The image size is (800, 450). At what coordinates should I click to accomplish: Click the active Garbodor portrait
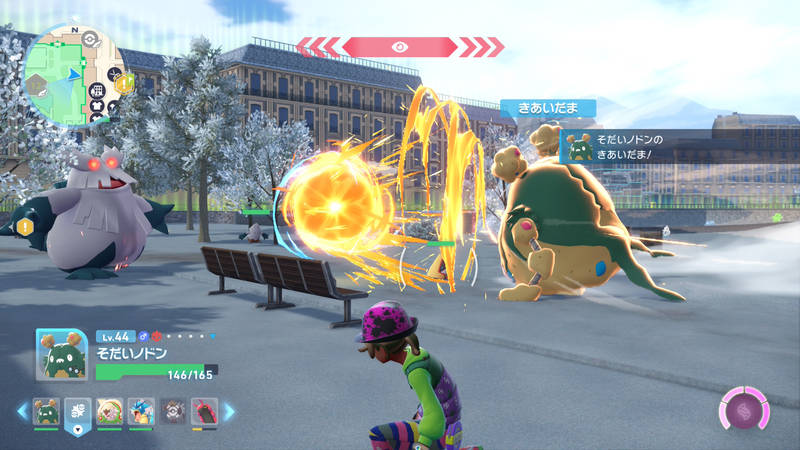click(x=60, y=355)
